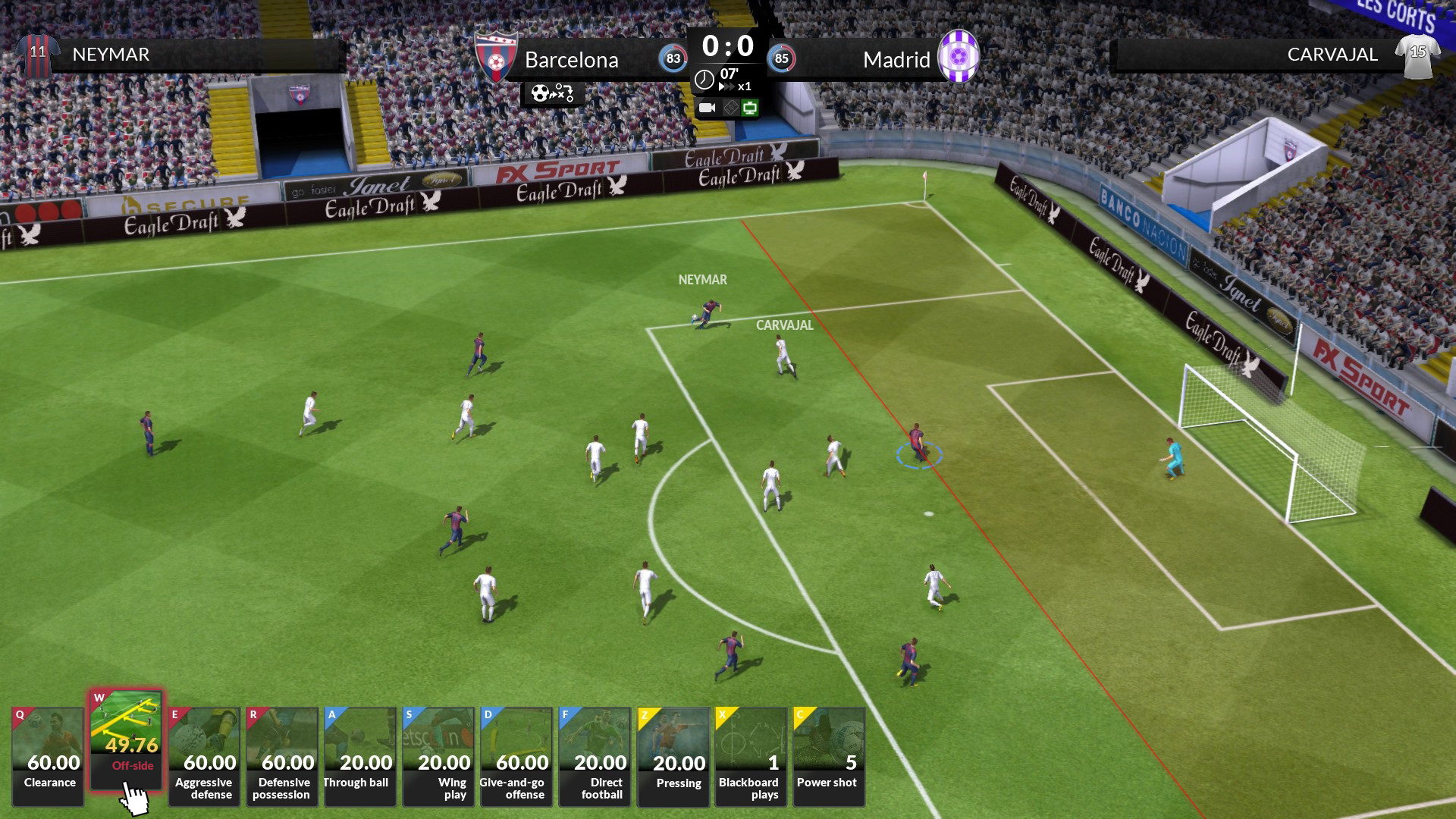This screenshot has width=1456, height=819.
Task: Select the Through ball card
Action: [359, 755]
